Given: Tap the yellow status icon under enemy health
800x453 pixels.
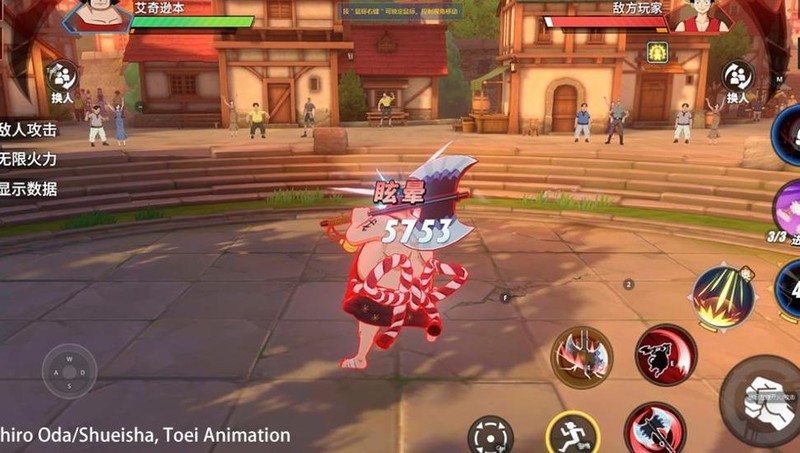Looking at the screenshot, I should [x=657, y=52].
